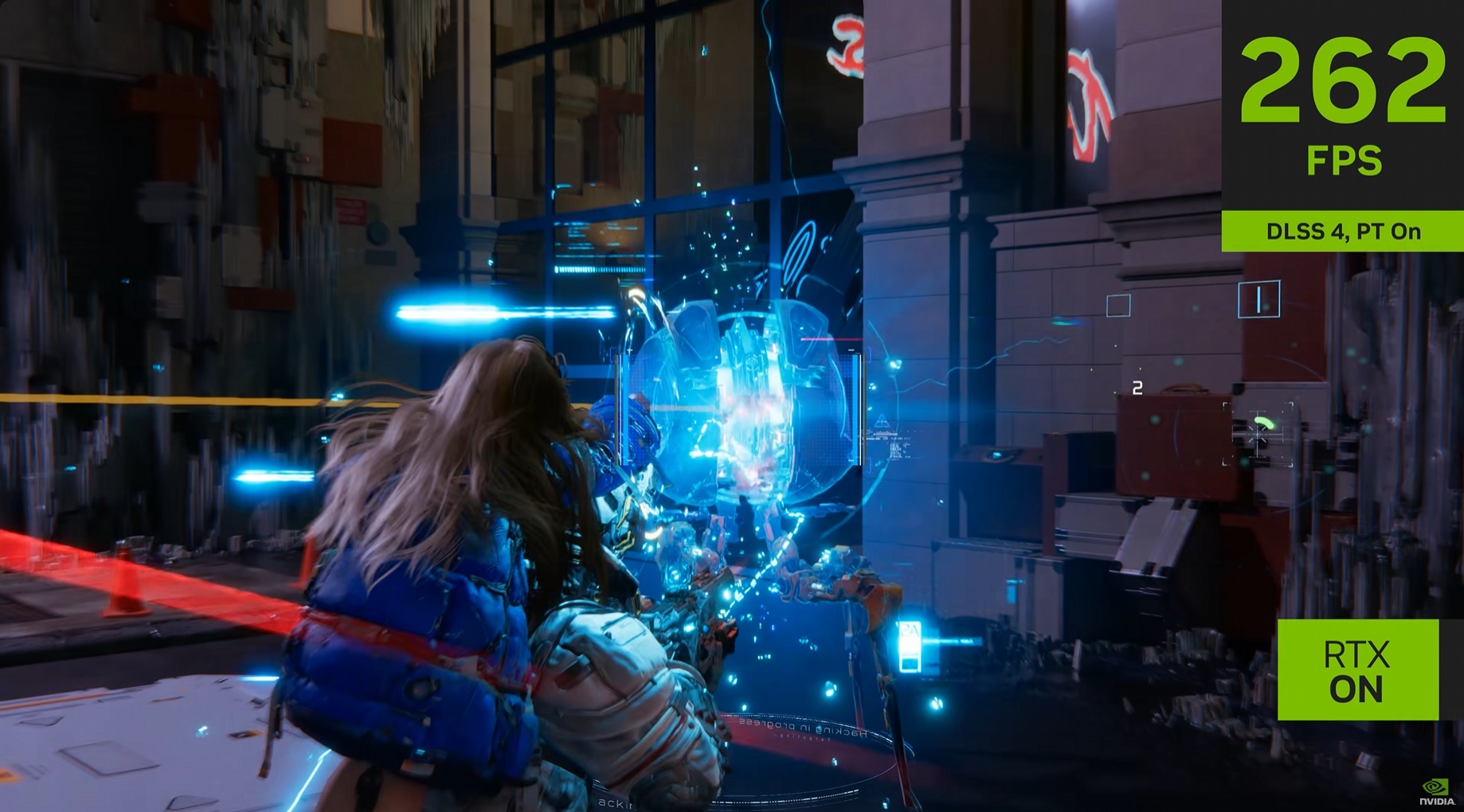This screenshot has width=1464, height=812.
Task: Select the hacking tile with the vertical bar
Action: click(1258, 299)
